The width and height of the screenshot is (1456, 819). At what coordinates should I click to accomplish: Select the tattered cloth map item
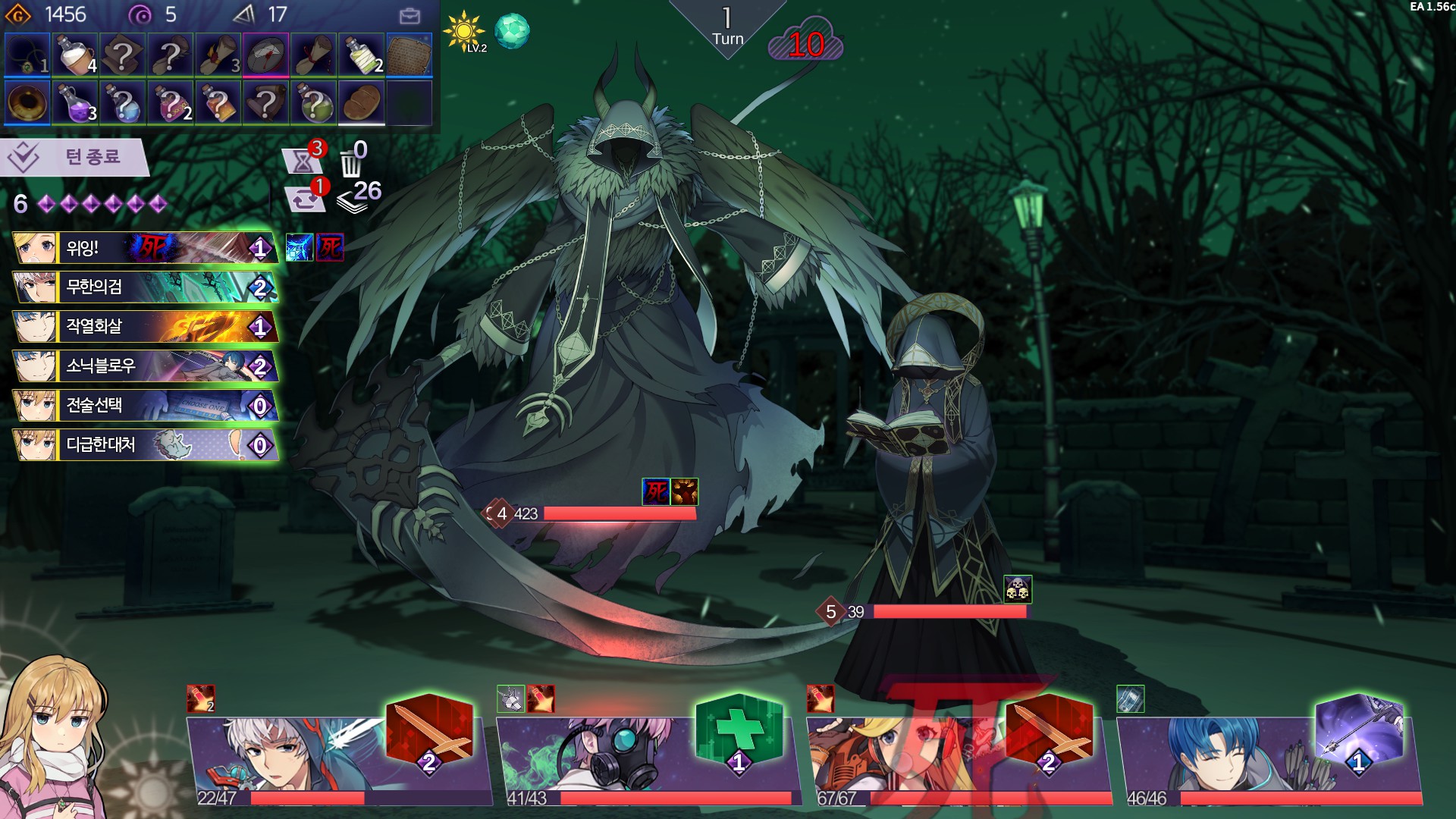pos(409,54)
